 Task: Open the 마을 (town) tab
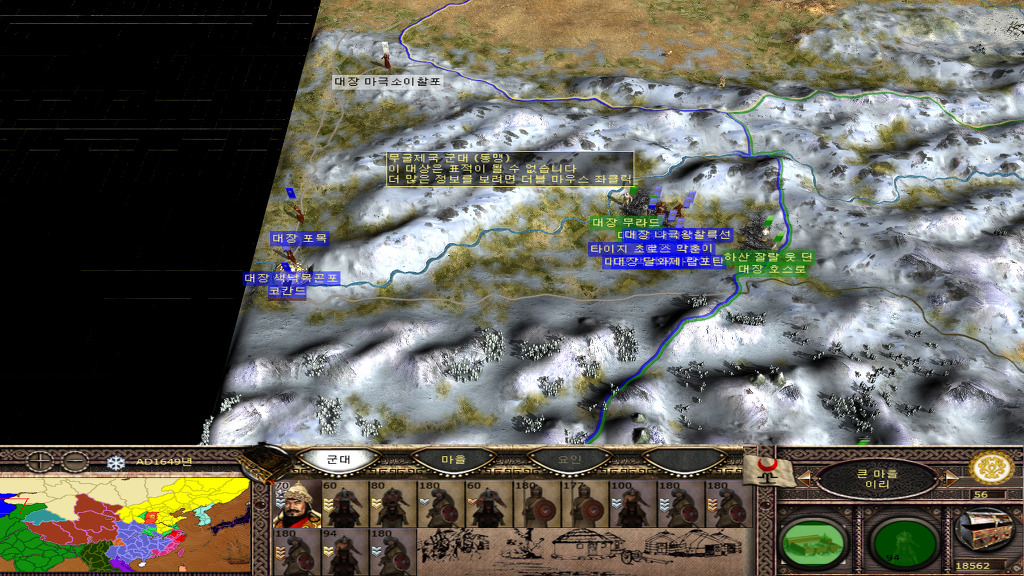(x=454, y=459)
